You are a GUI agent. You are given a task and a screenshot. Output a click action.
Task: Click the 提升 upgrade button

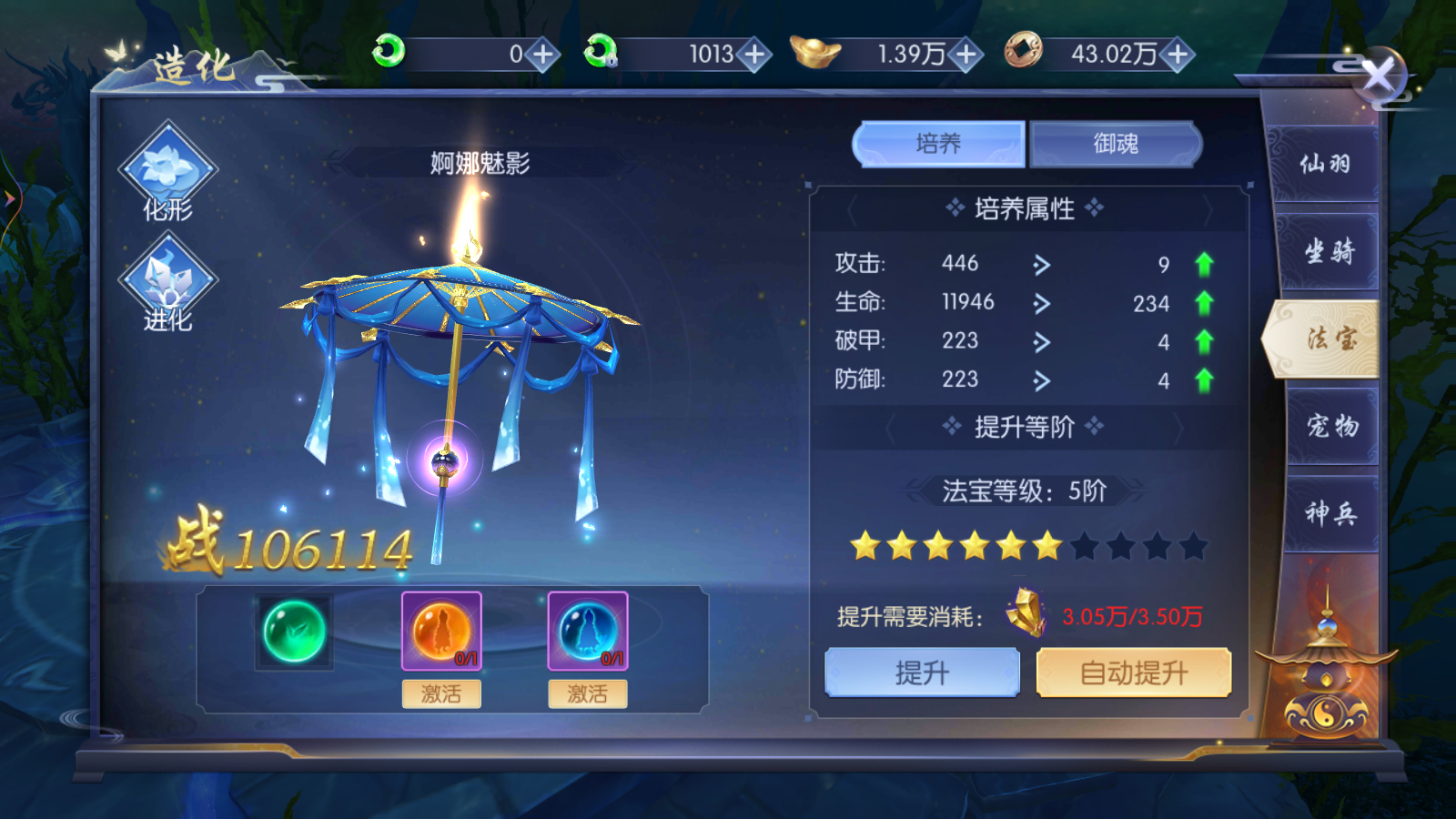[922, 672]
